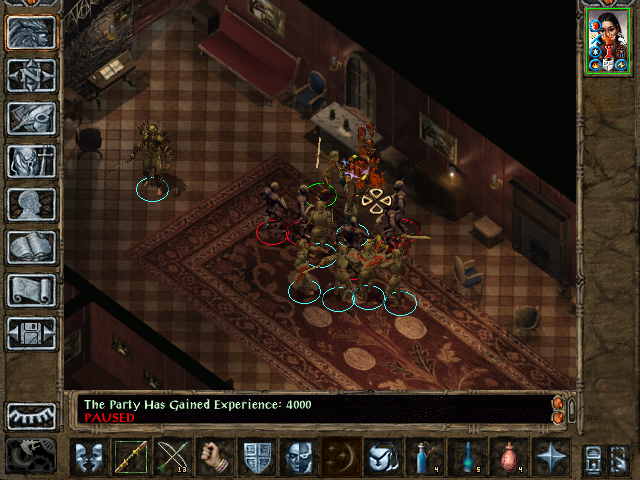
Task: Open the priest scroll
Action: [x=31, y=290]
